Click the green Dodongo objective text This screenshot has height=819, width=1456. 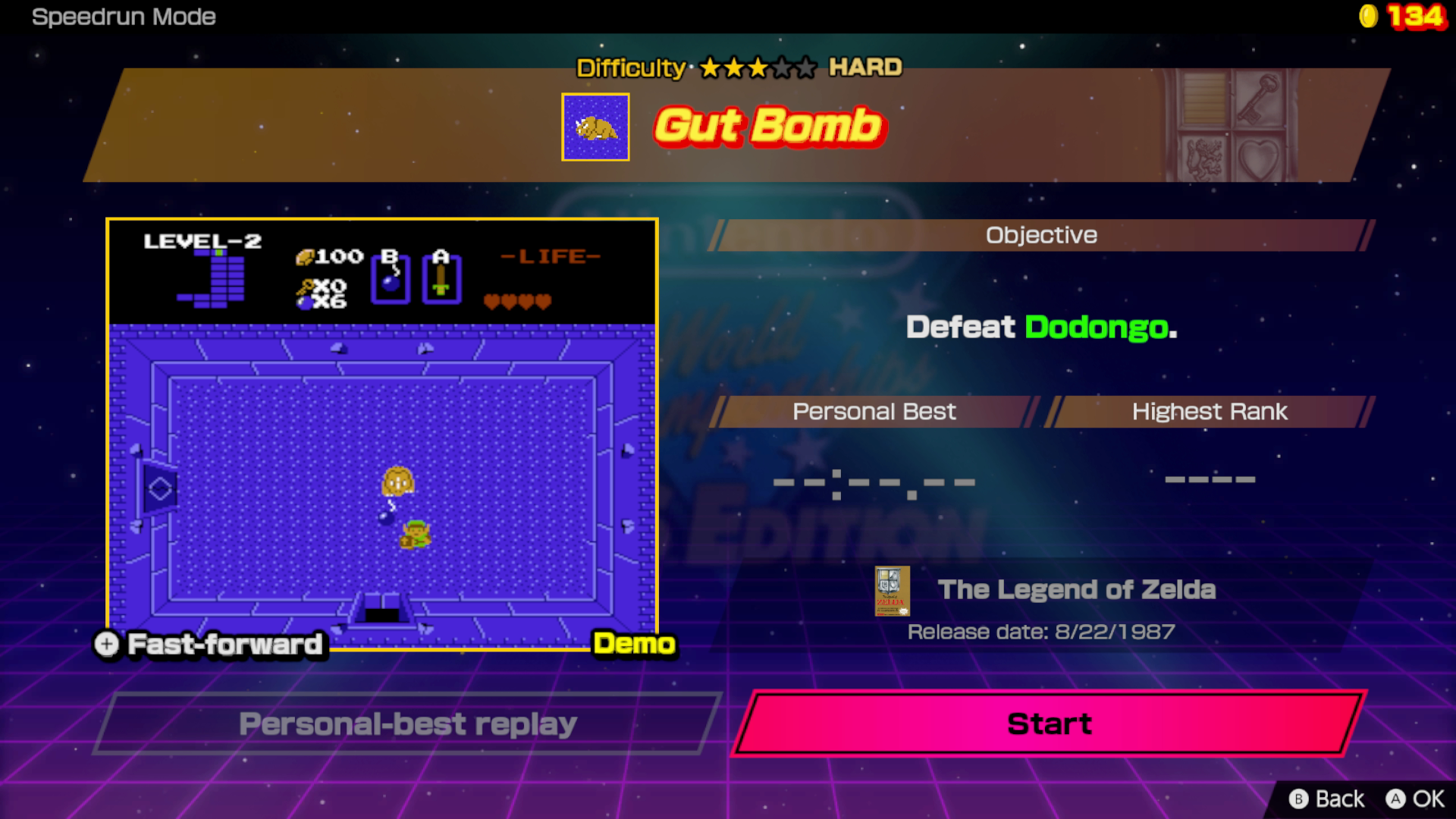[x=1097, y=326]
